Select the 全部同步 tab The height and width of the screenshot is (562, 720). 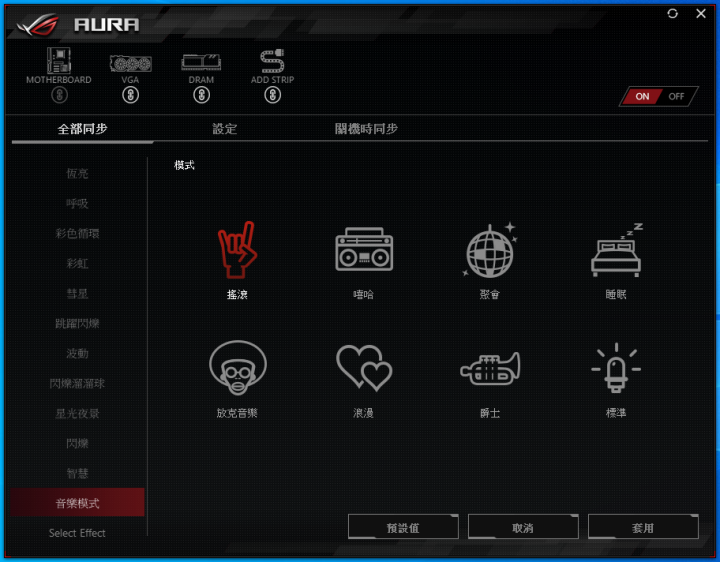pyautogui.click(x=82, y=129)
